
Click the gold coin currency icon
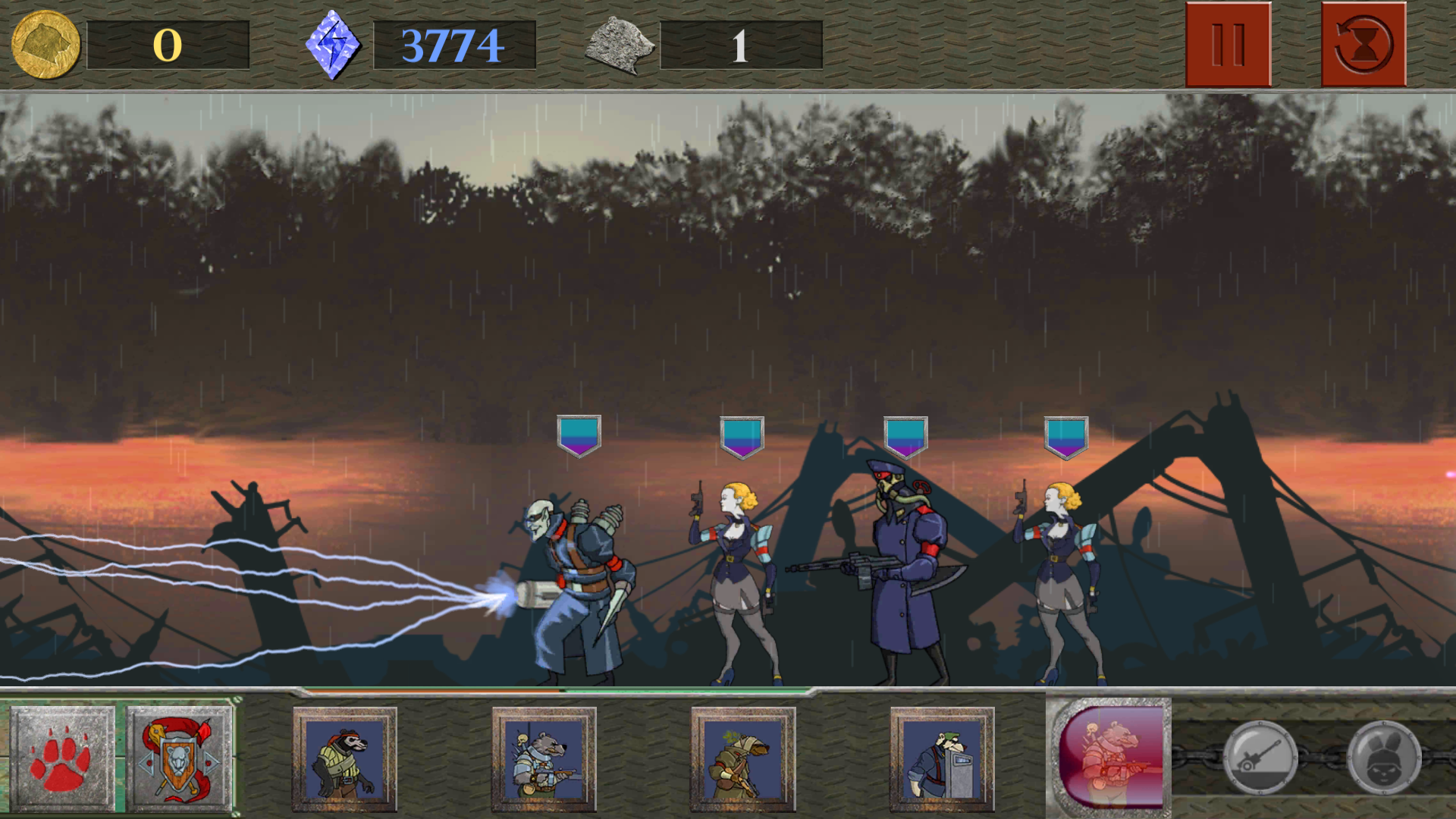44,44
